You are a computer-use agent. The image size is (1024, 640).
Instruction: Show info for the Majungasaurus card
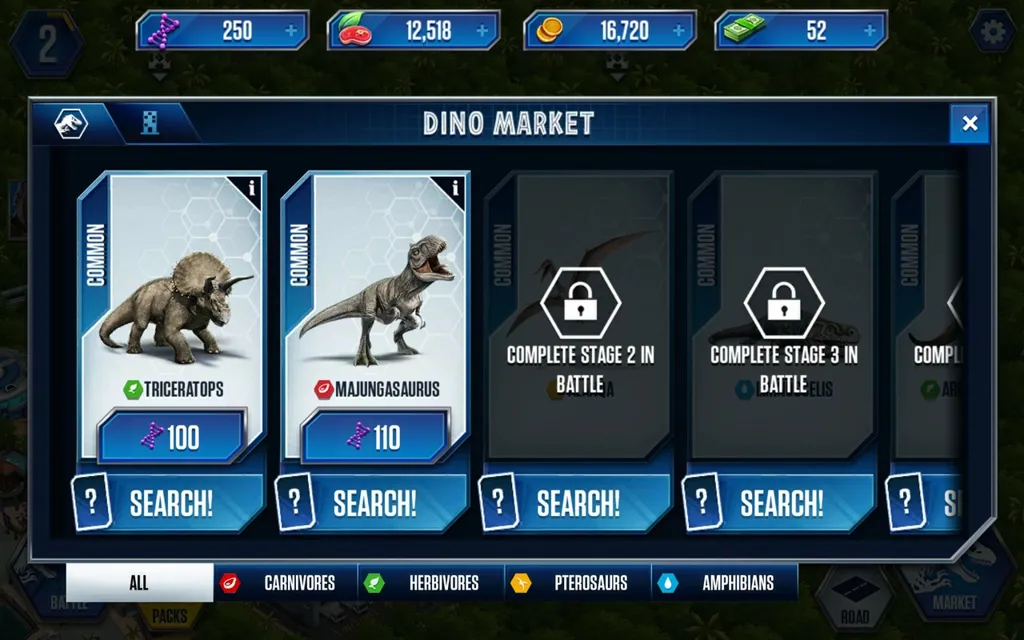[456, 187]
